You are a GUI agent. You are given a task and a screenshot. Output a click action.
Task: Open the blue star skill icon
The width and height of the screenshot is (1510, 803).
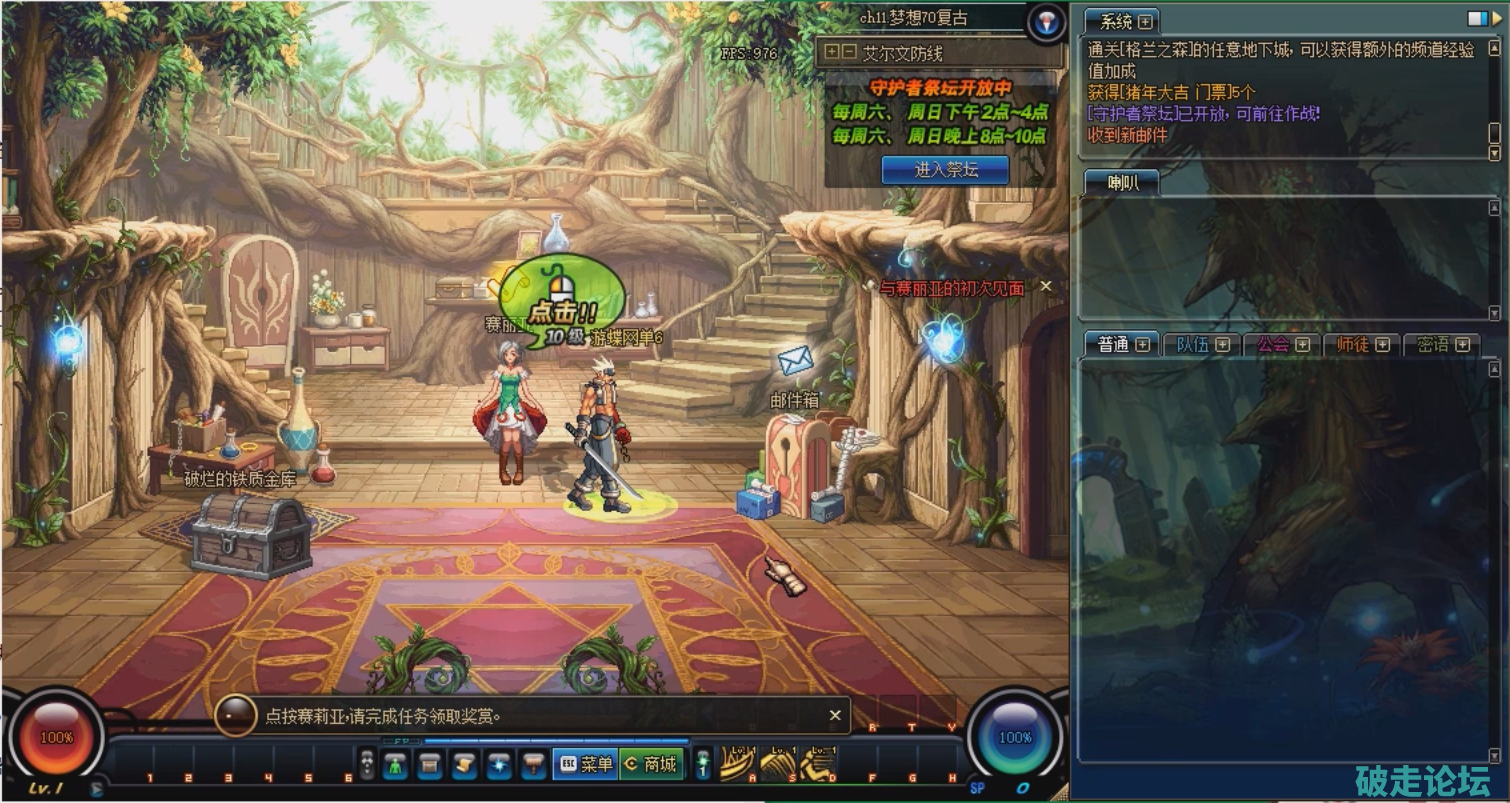click(x=498, y=765)
